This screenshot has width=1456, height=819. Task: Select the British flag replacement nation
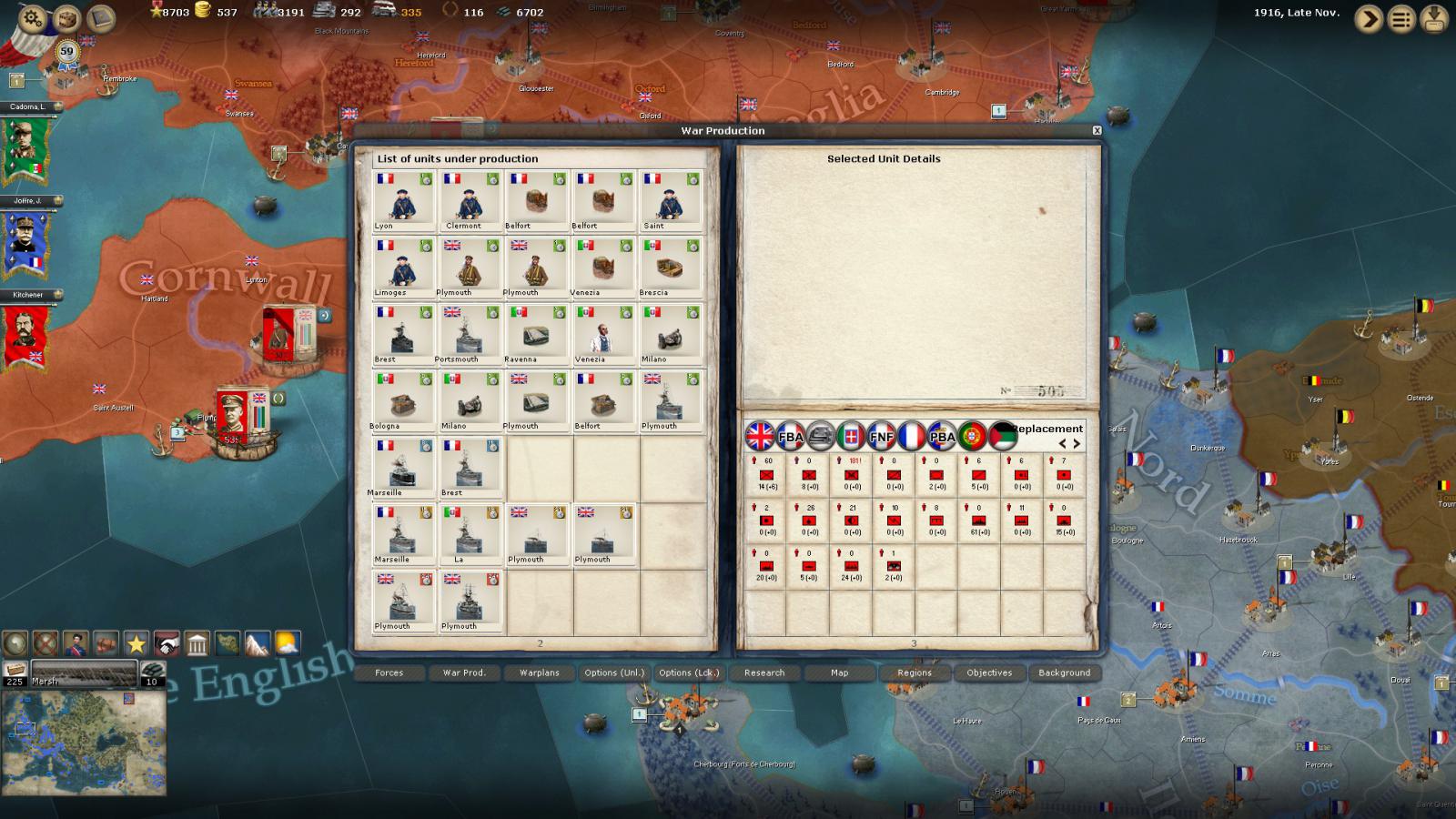tap(760, 436)
